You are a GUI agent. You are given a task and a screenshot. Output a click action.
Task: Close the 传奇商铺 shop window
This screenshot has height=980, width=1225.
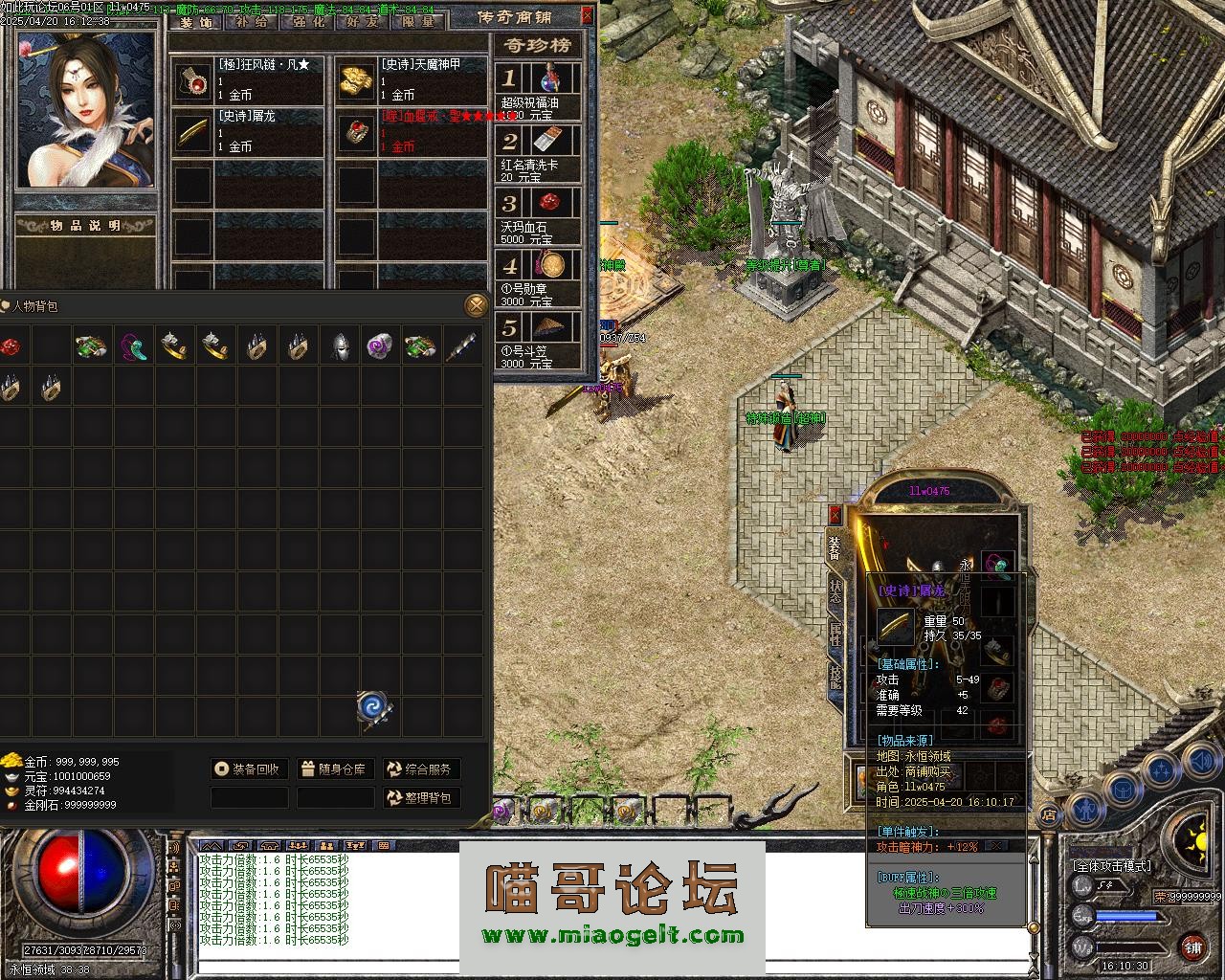(587, 15)
